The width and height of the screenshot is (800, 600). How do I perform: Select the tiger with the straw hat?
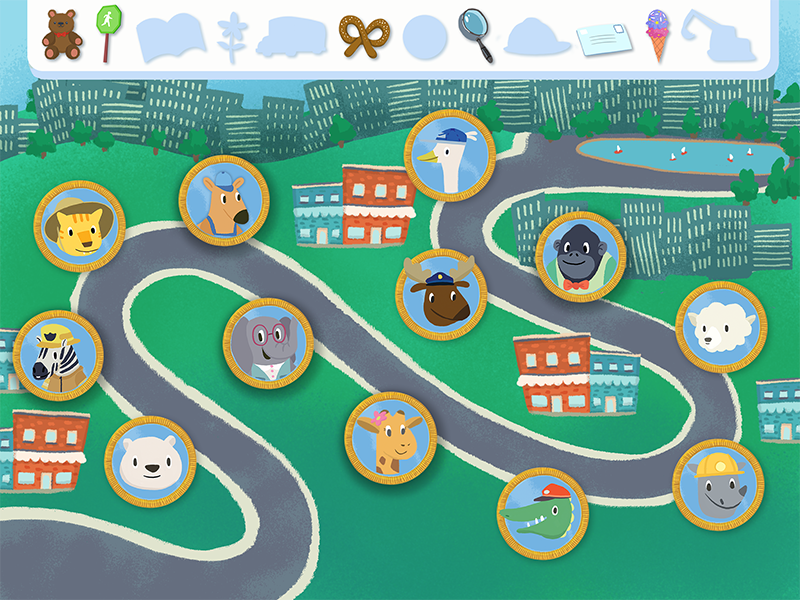[79, 226]
